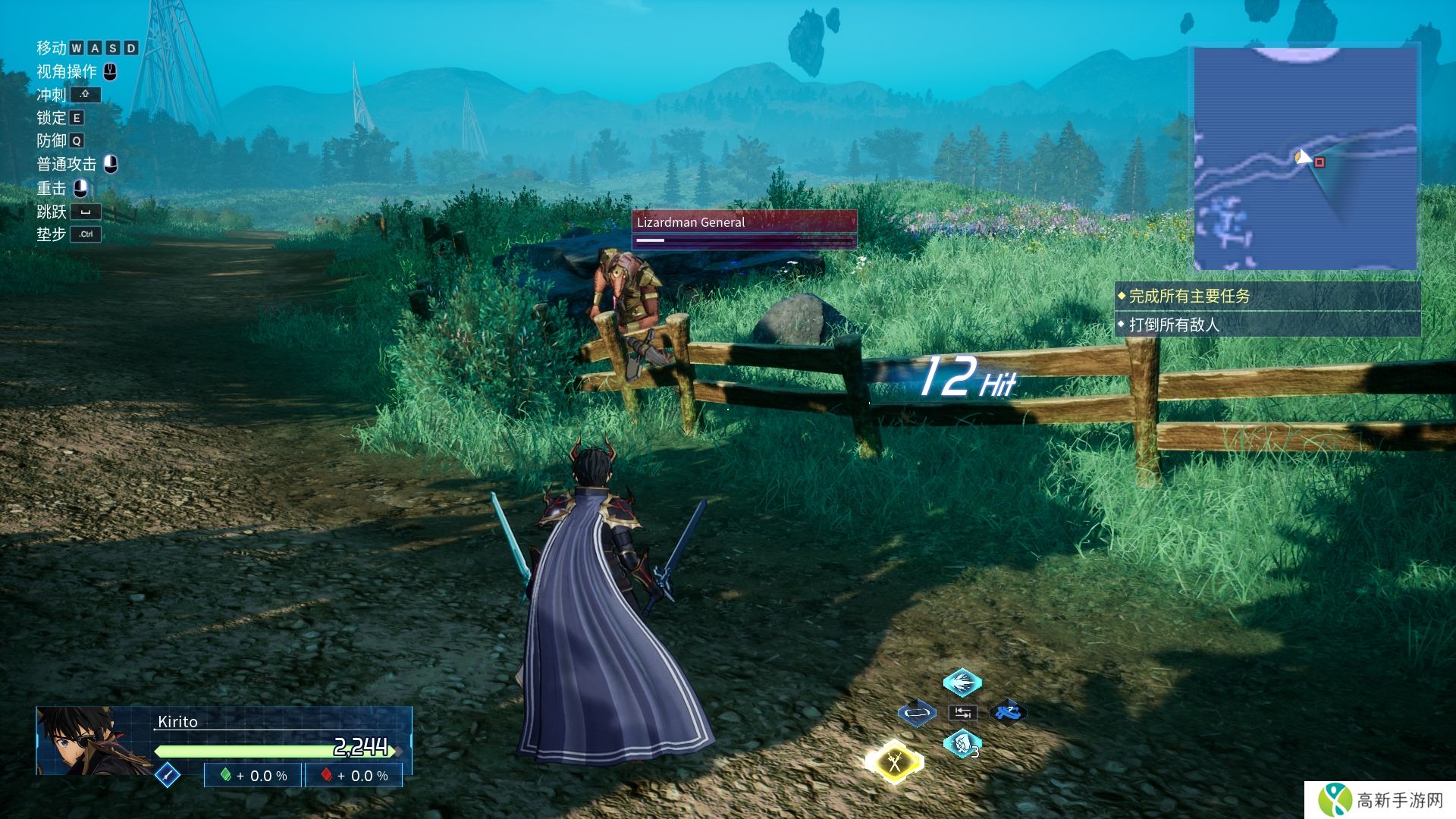Screen dimensions: 1456x819
Task: Select the dark blue runner skill icon
Action: 1008,713
